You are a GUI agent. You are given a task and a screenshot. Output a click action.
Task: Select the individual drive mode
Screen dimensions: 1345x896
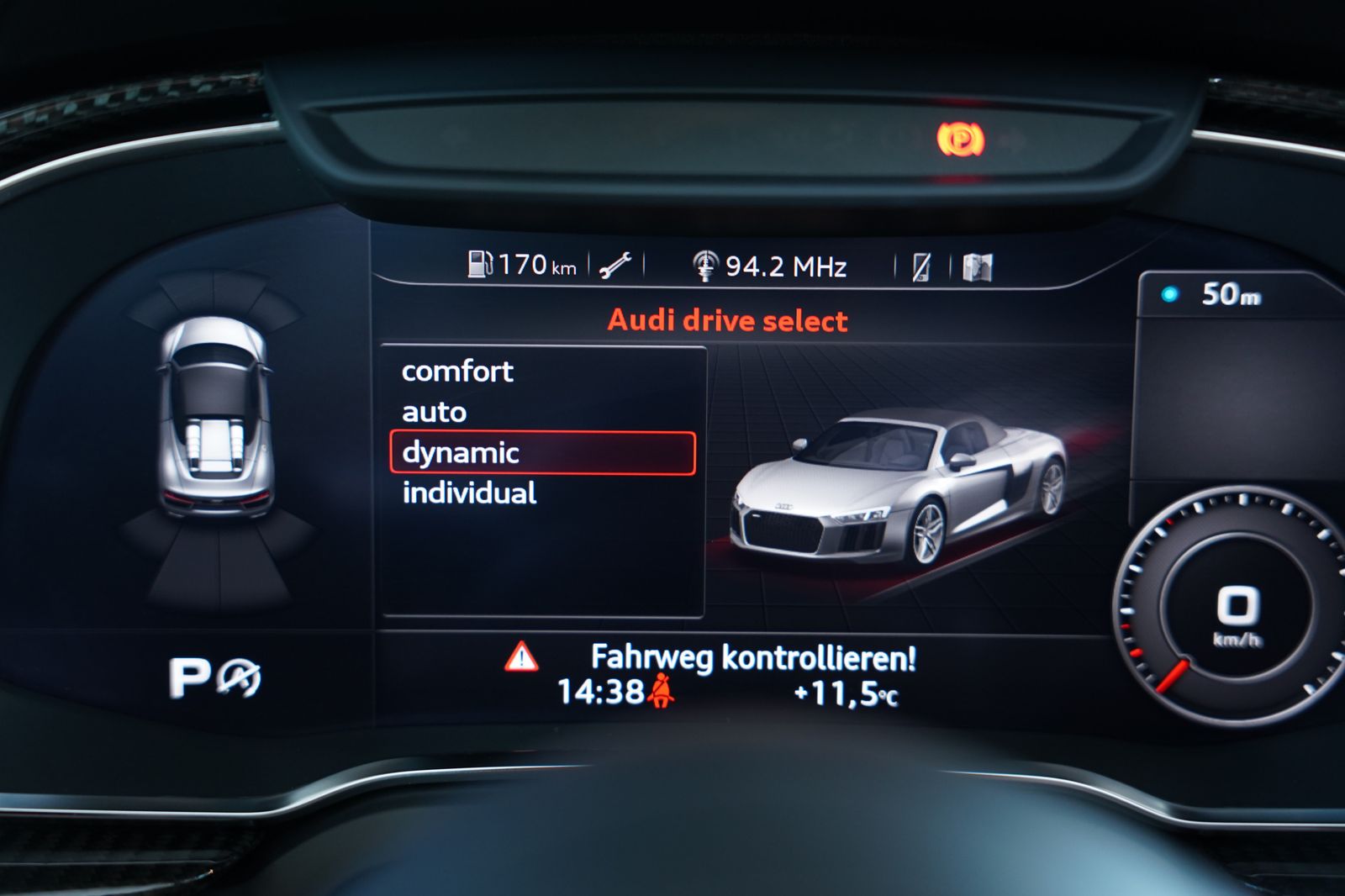[471, 493]
